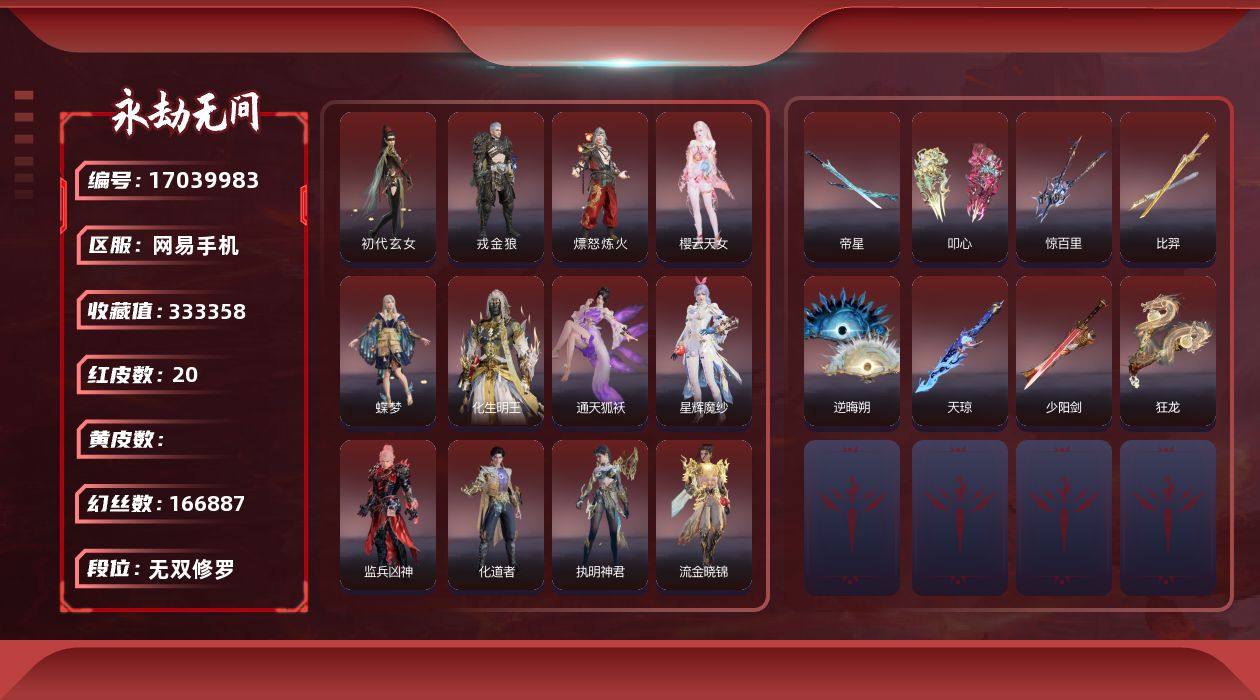The height and width of the screenshot is (700, 1260).
Task: Click the 蝶梦 skin card
Action: pyautogui.click(x=388, y=351)
